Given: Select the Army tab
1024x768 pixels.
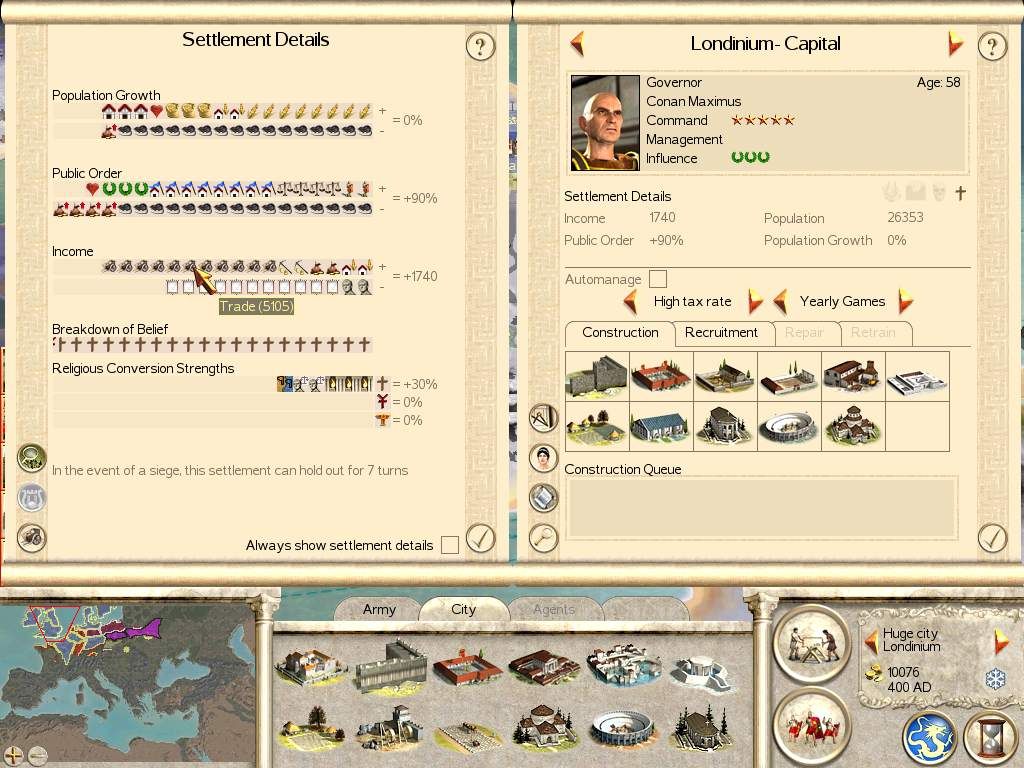Looking at the screenshot, I should click(379, 609).
